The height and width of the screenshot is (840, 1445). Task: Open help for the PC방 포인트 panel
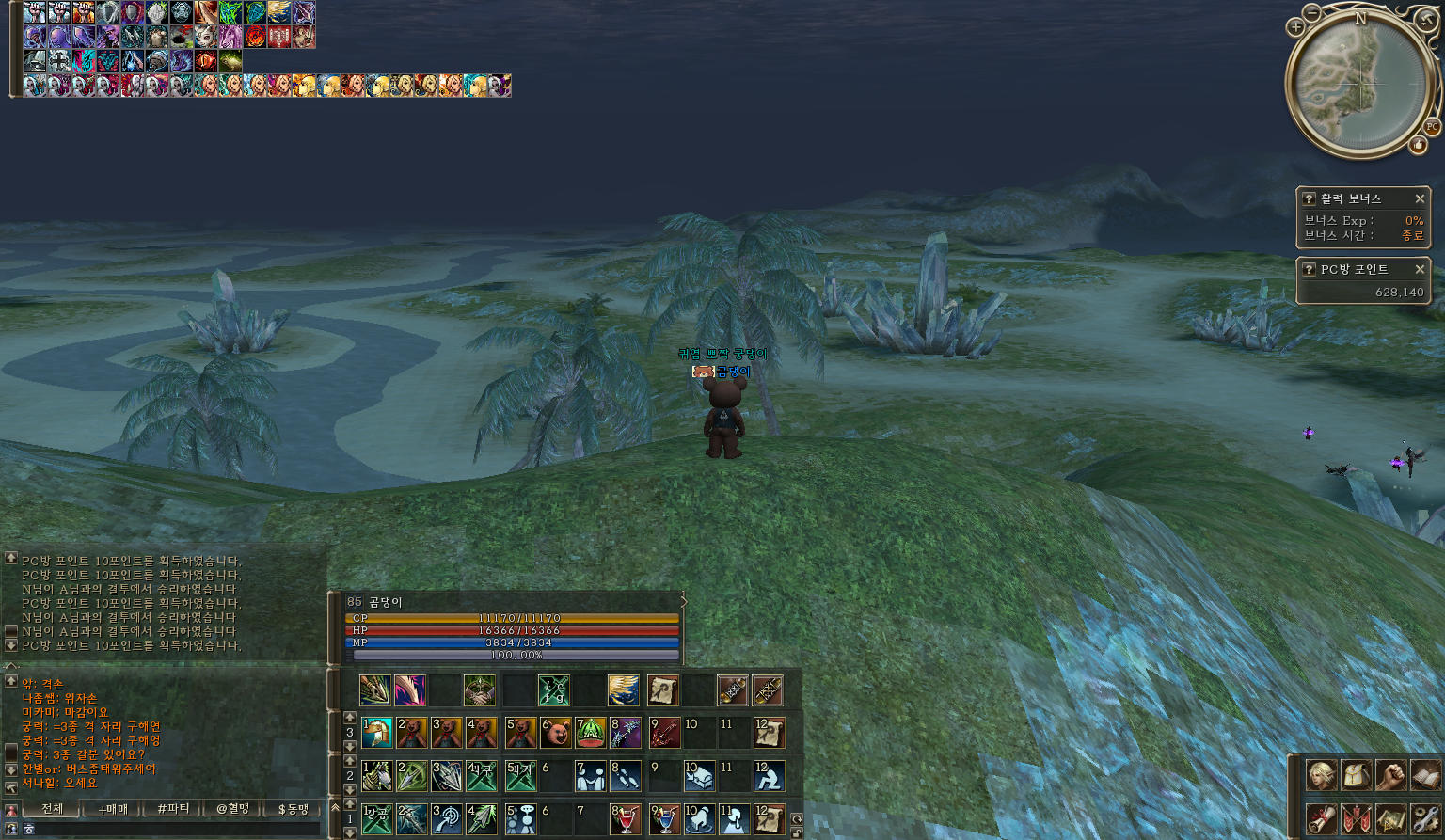1309,269
